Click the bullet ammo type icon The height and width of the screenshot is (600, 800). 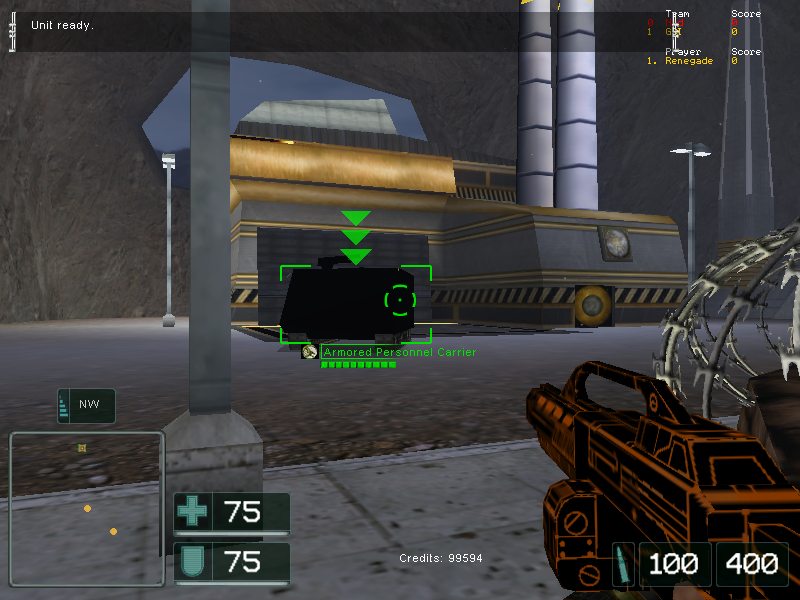click(x=623, y=563)
